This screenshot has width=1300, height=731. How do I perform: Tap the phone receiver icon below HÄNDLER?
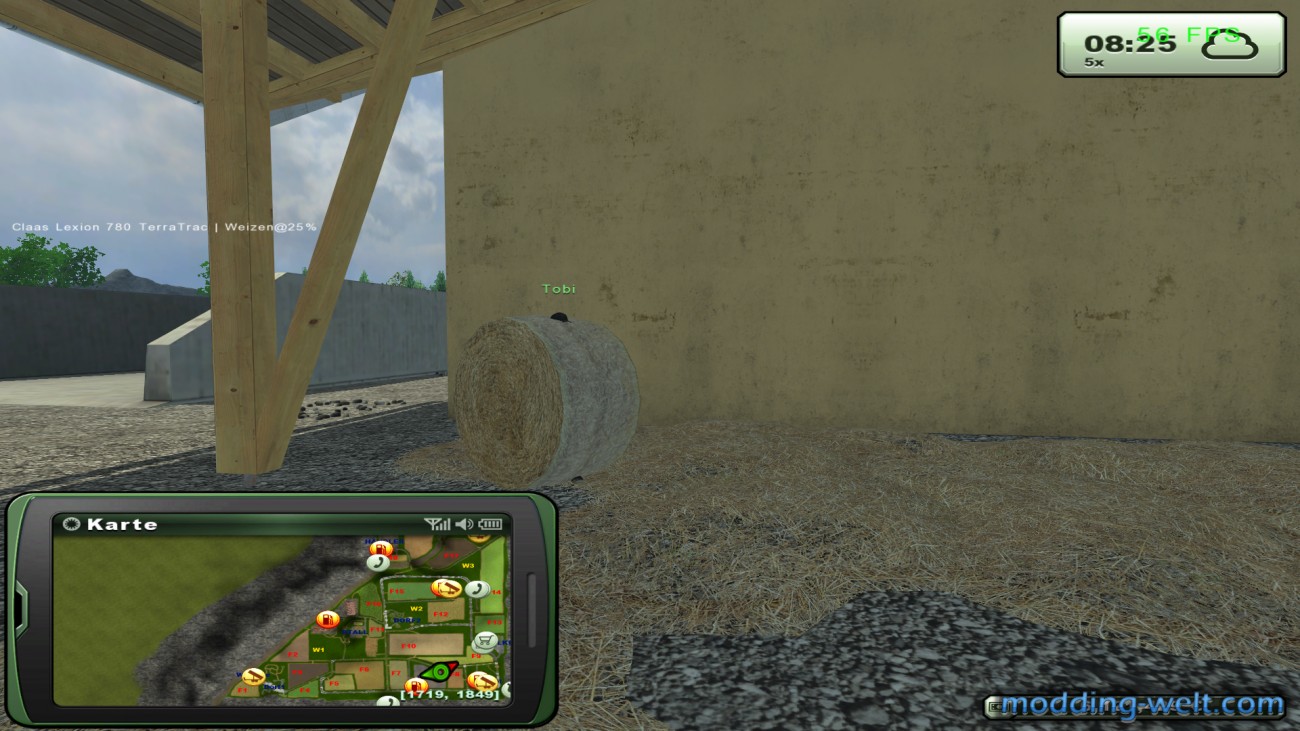click(377, 563)
